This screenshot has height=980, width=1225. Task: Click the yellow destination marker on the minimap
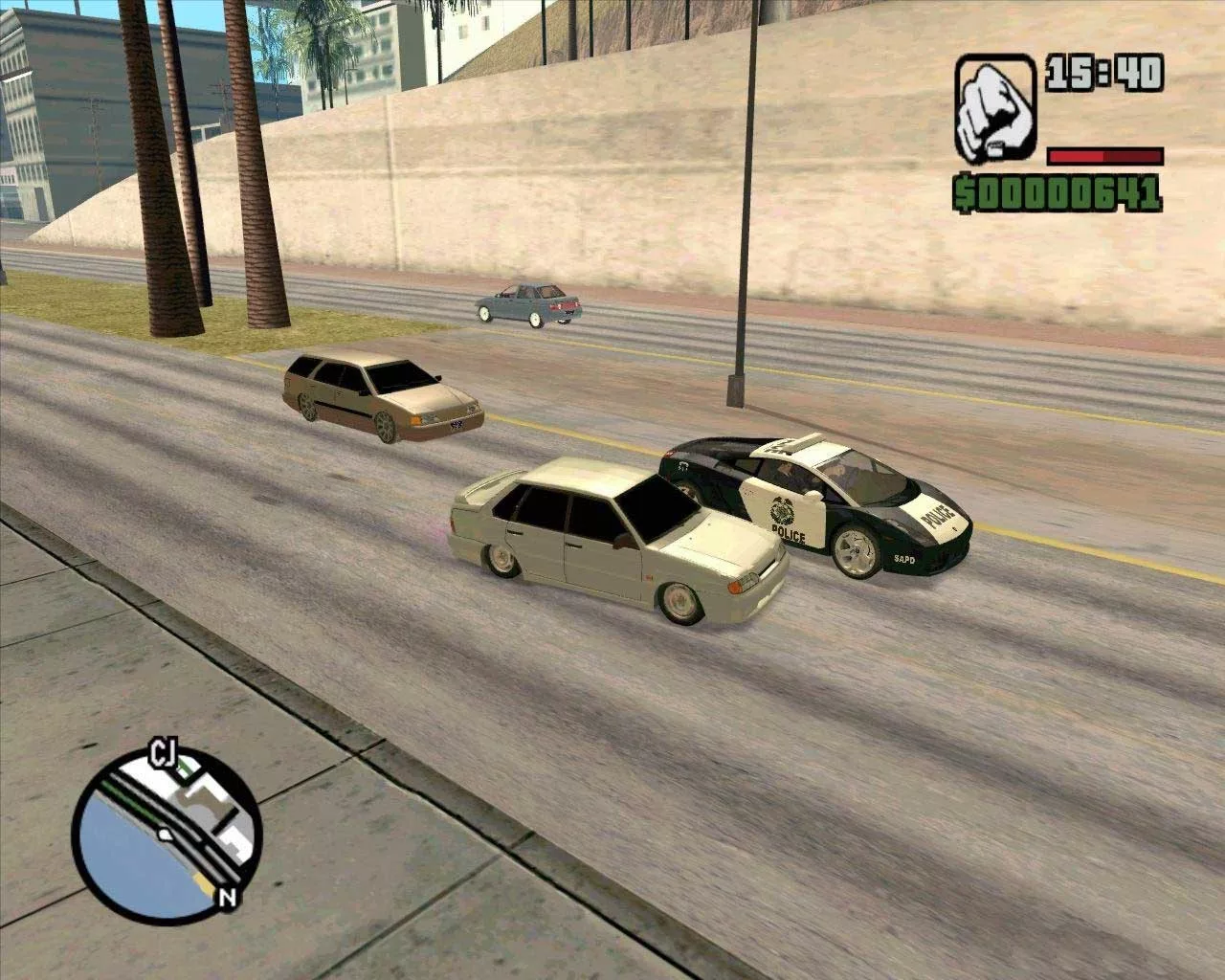pyautogui.click(x=204, y=882)
